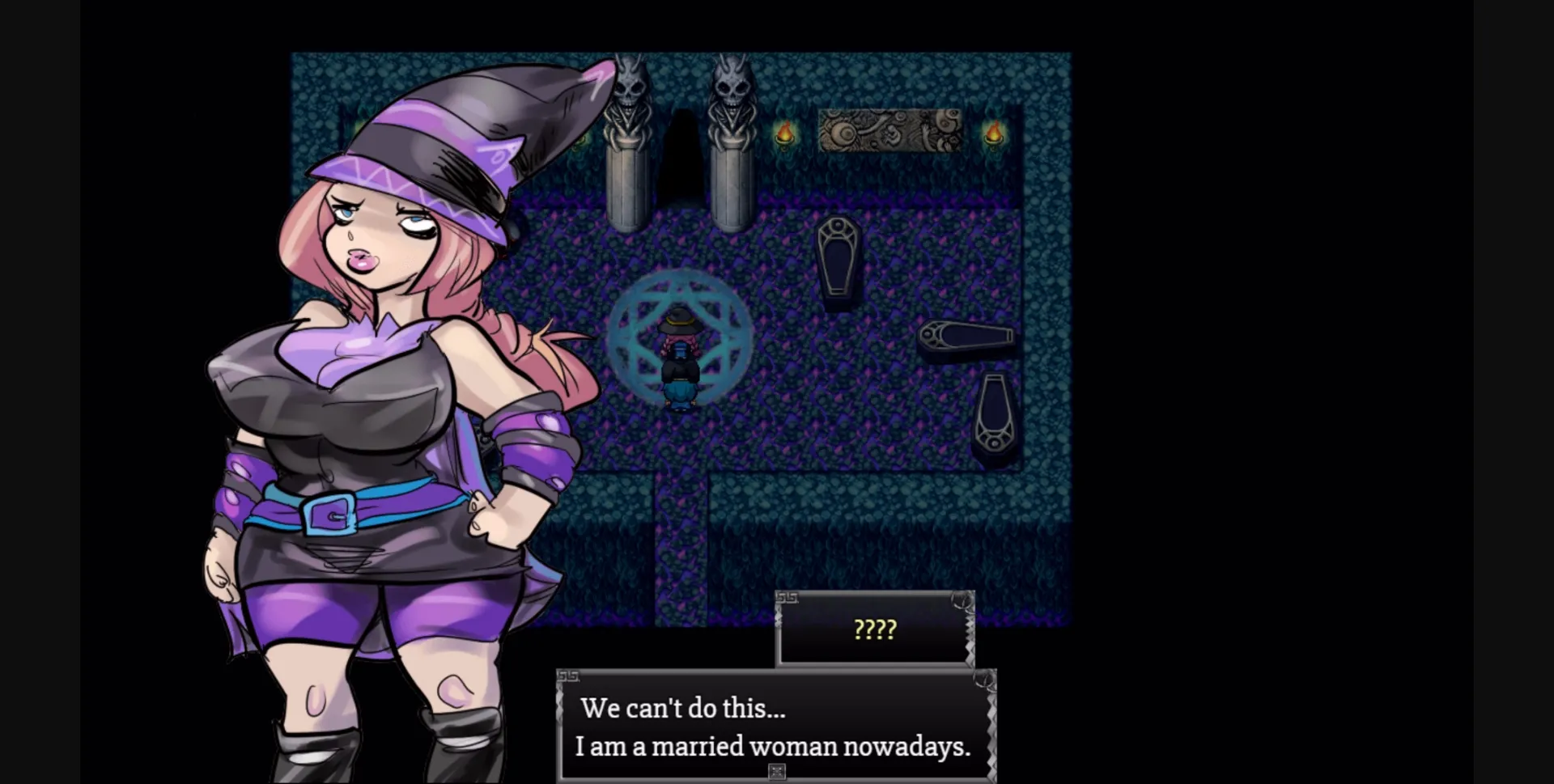Click the right torch beside the mural

tap(993, 131)
